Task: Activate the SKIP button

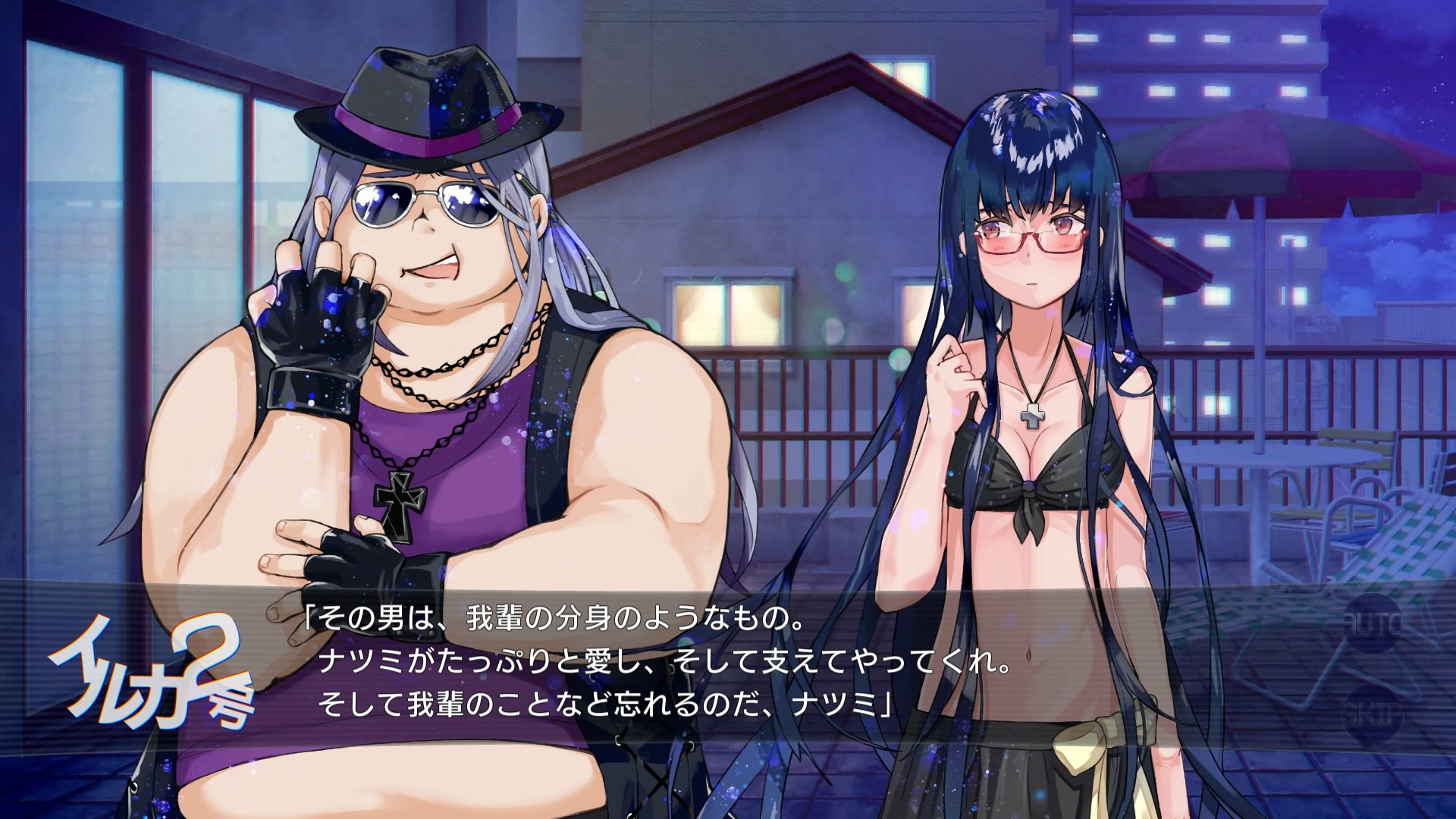Action: point(1373,714)
